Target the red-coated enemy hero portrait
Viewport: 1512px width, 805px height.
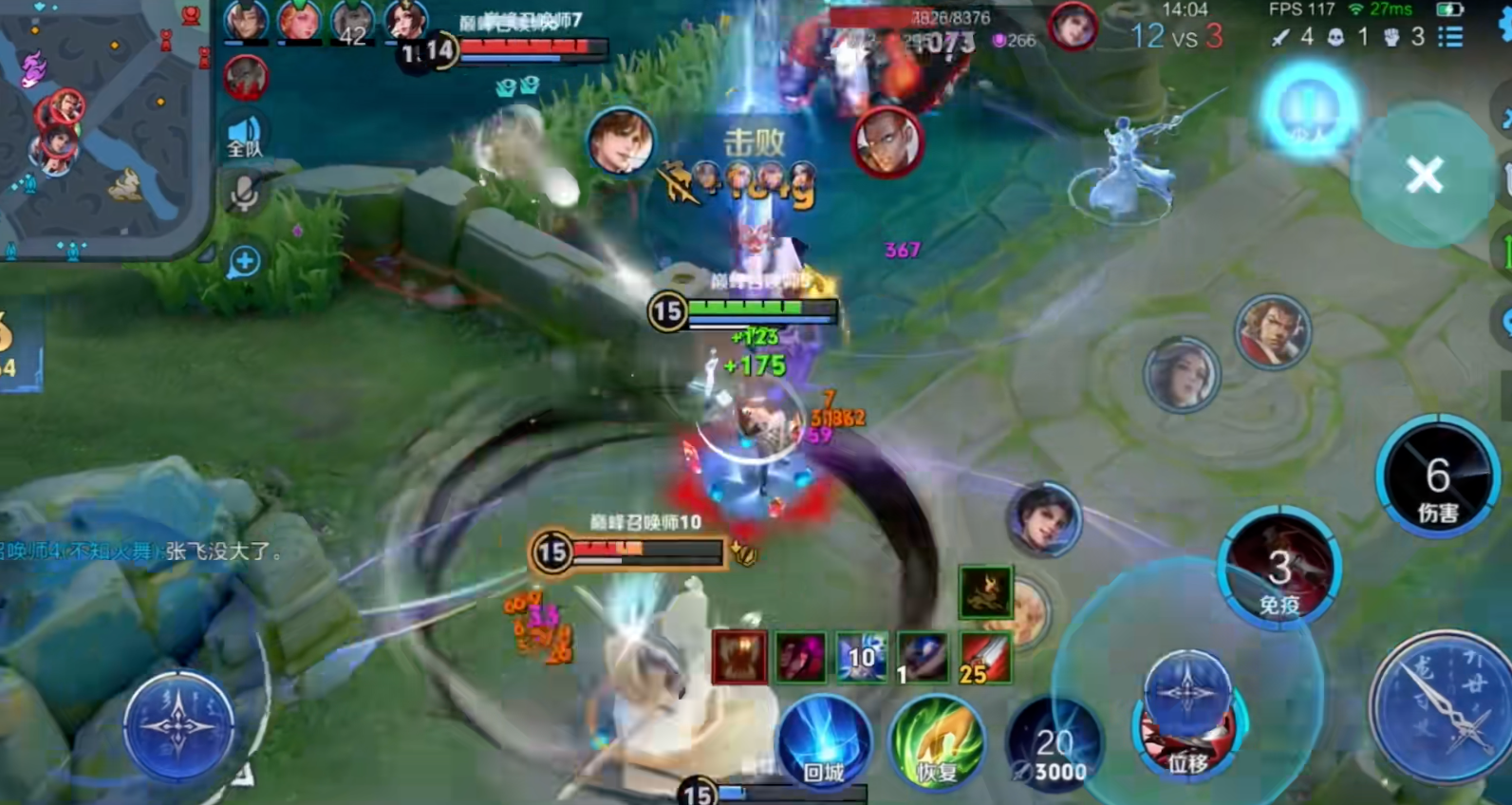(x=1272, y=330)
